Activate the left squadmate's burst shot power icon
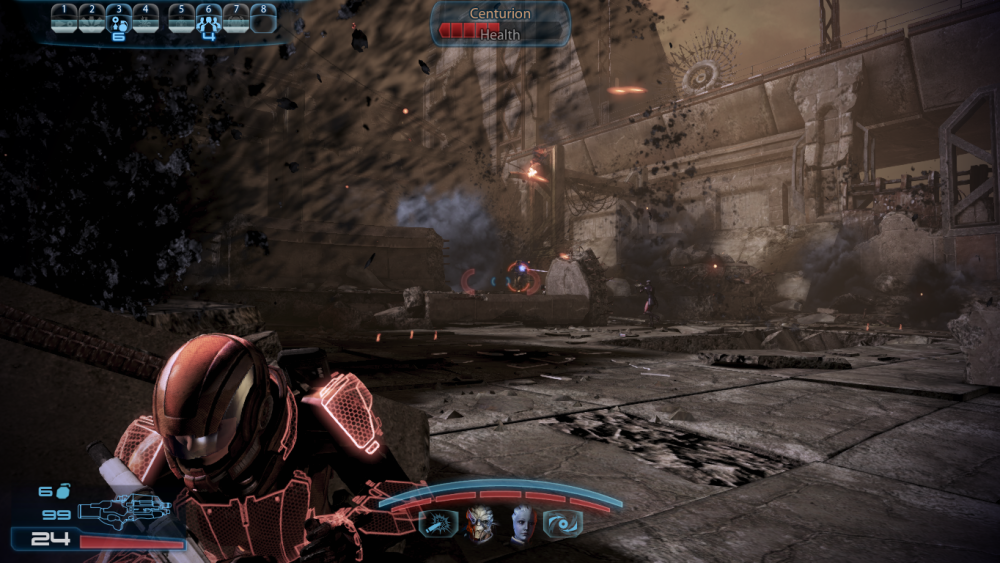The image size is (1000, 563). click(438, 523)
